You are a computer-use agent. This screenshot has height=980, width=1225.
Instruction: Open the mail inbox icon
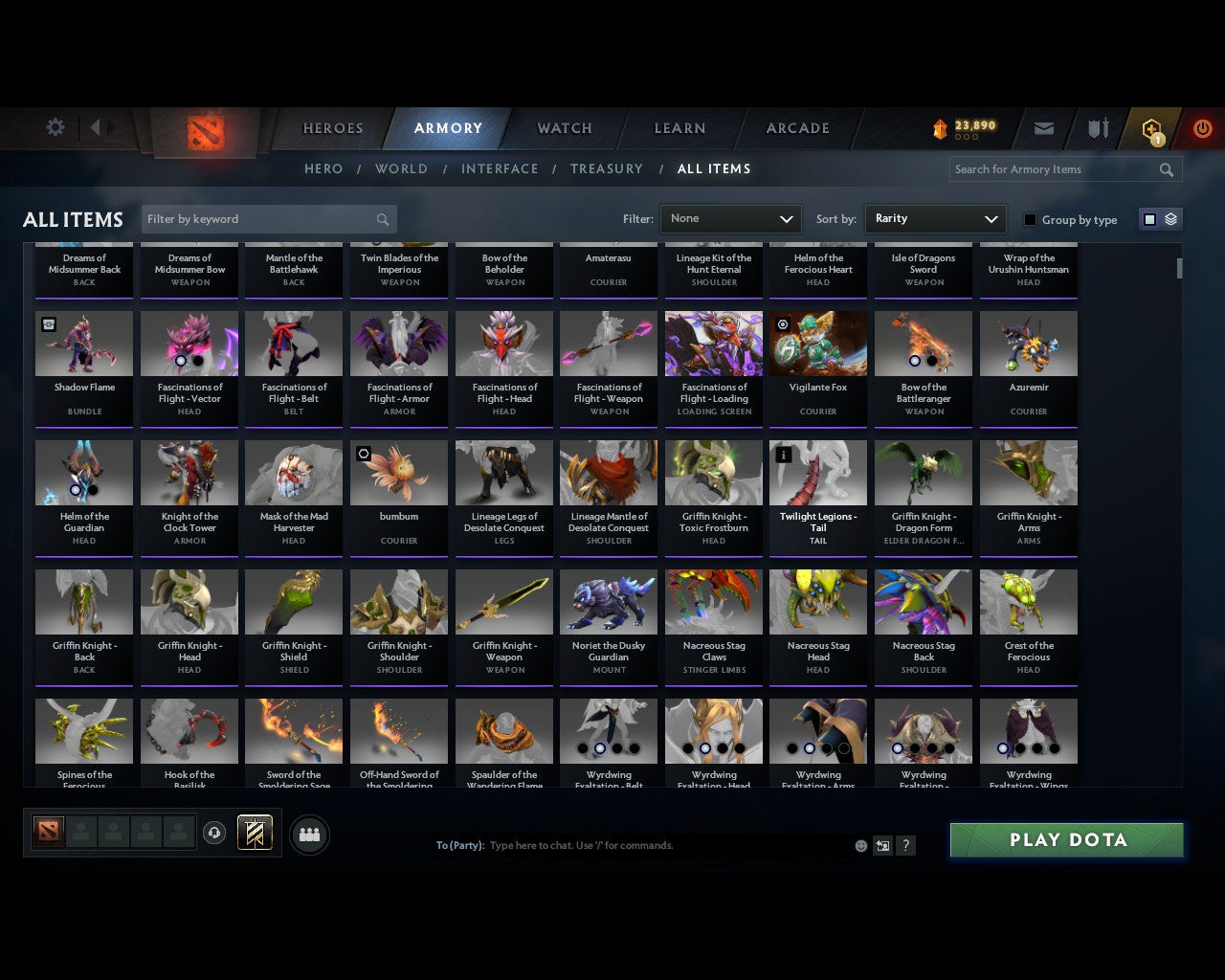click(1043, 128)
